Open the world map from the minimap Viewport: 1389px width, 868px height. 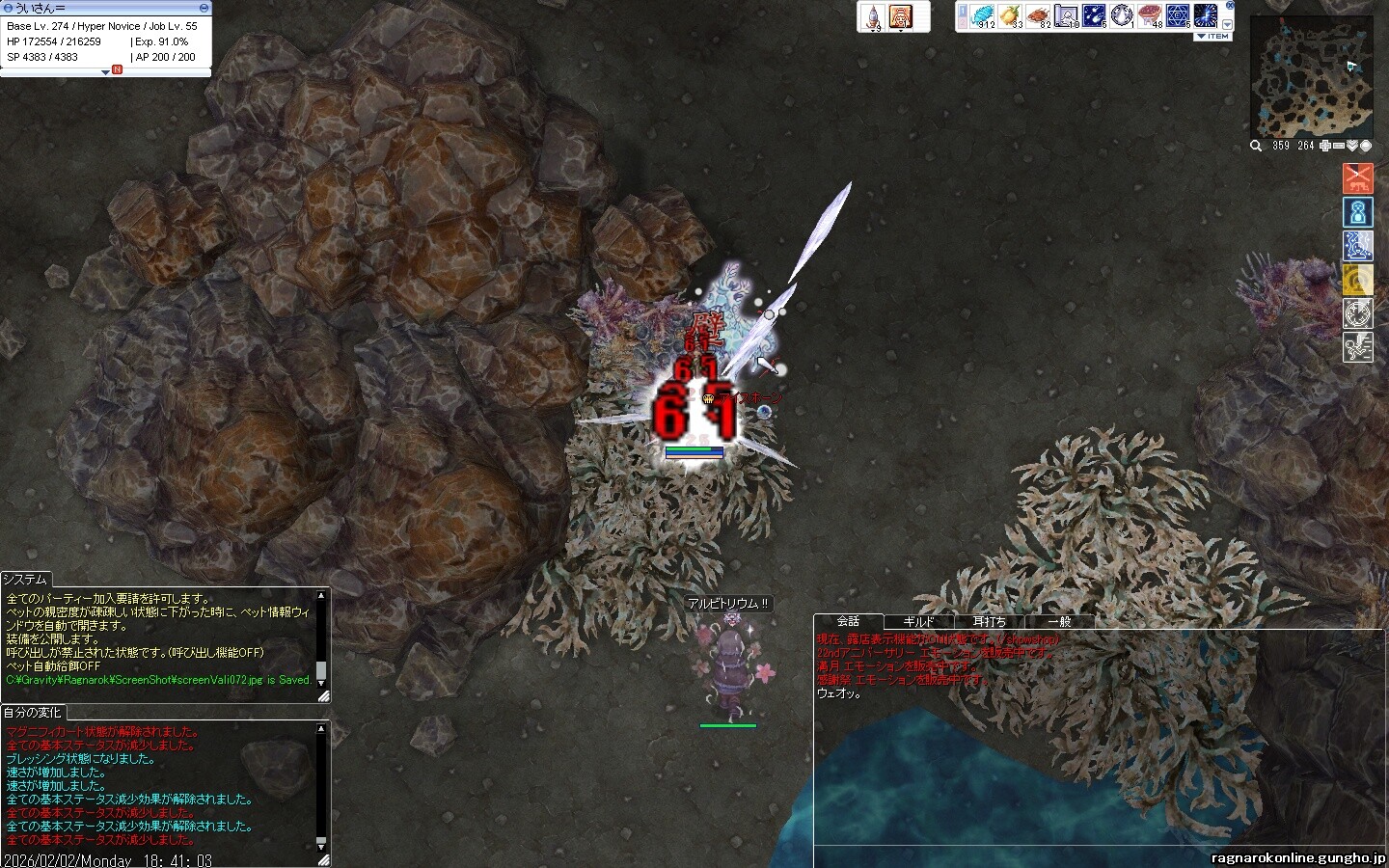coord(1365,146)
